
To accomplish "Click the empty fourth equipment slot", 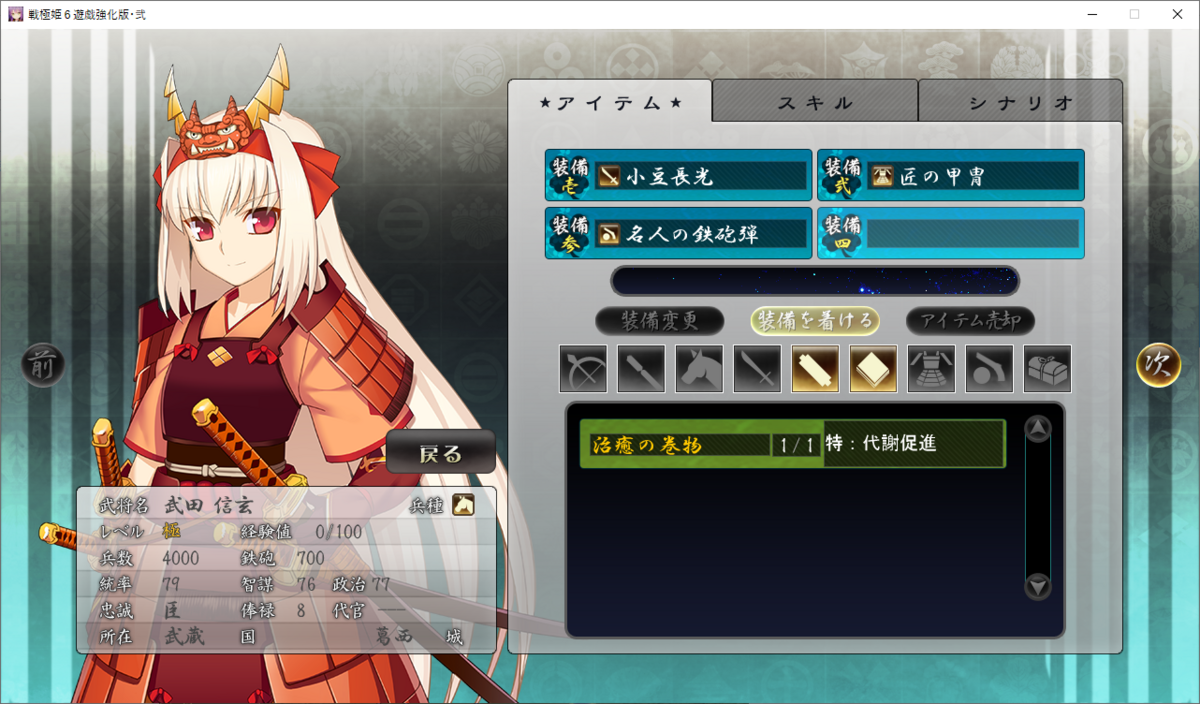I will click(x=950, y=234).
